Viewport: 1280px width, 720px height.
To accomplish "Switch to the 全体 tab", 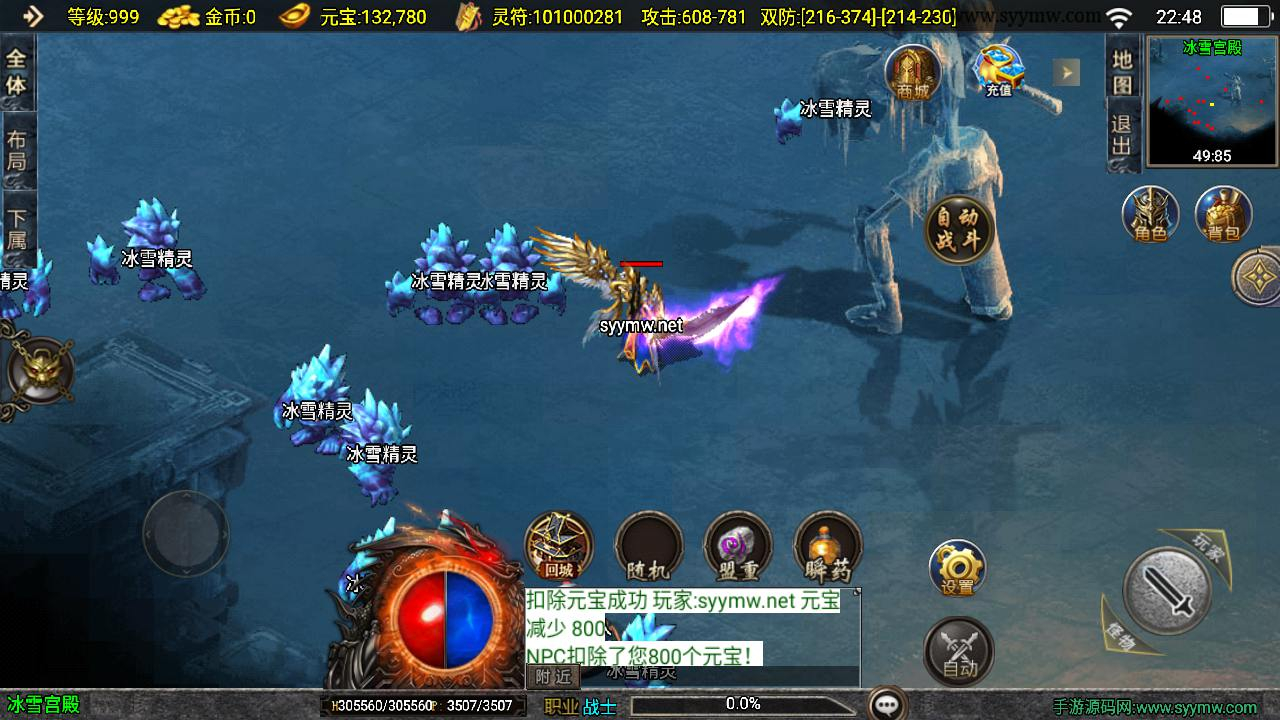I will (17, 72).
